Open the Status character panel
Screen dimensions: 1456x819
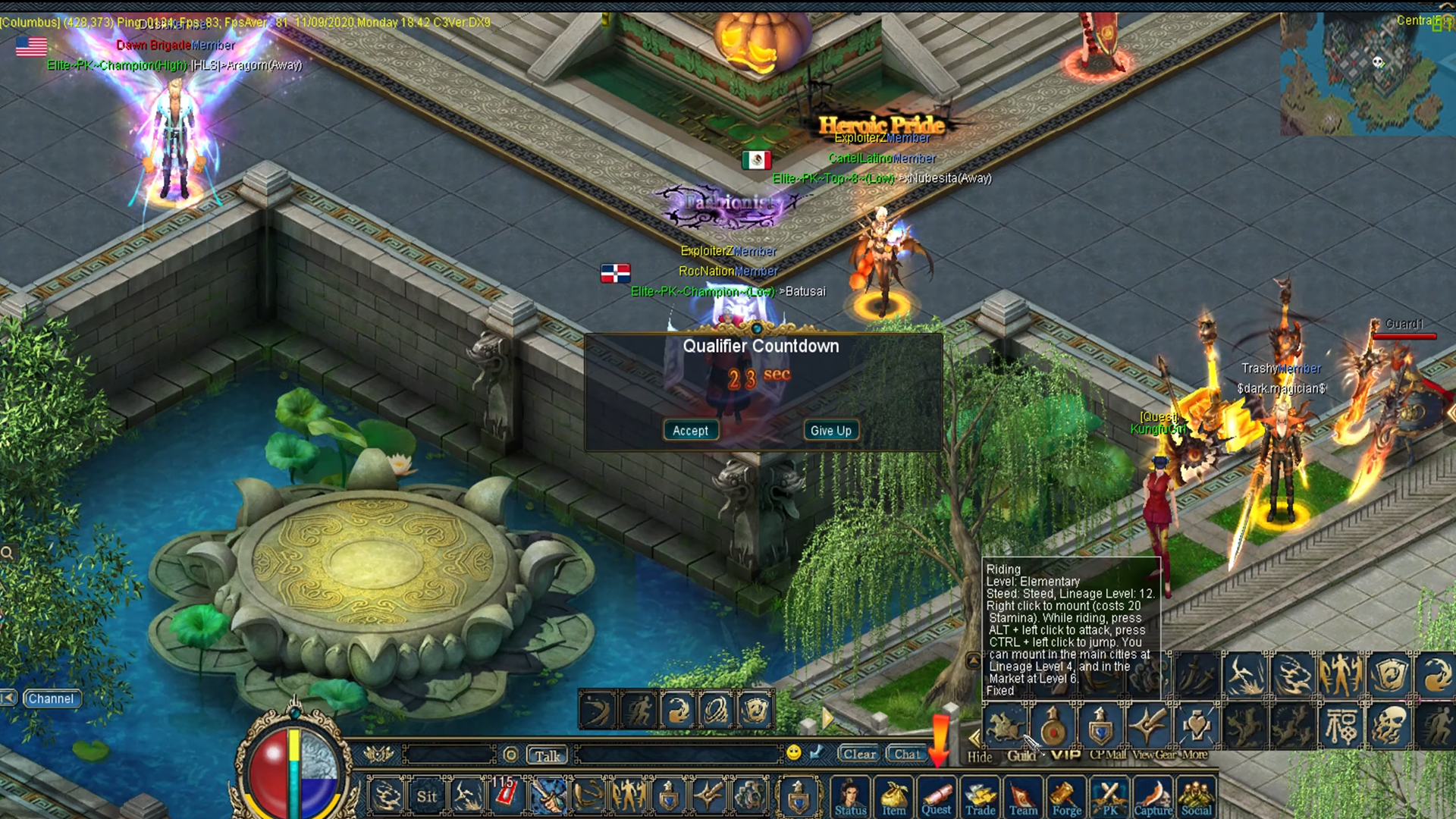[x=850, y=799]
